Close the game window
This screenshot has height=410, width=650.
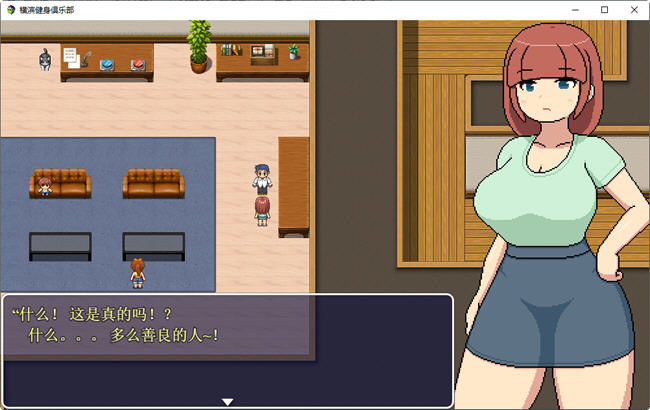click(x=632, y=9)
